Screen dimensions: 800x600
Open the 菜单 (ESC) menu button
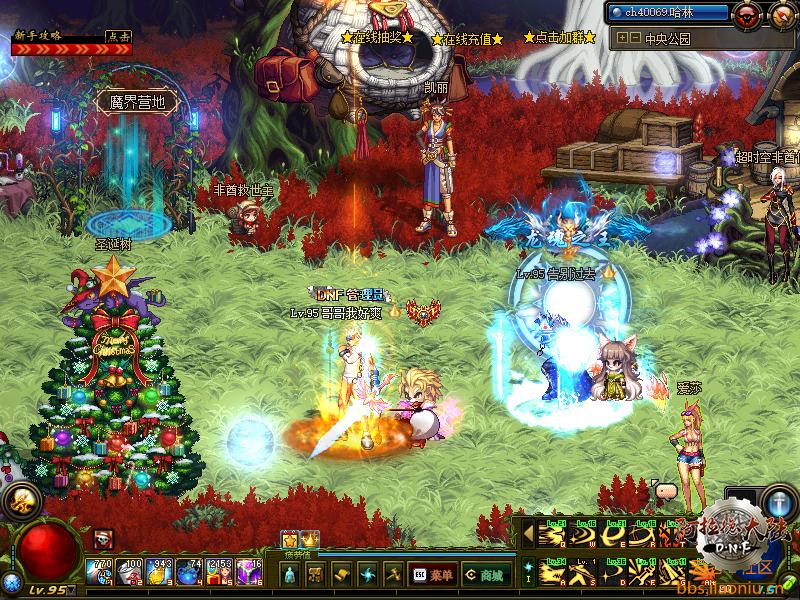[433, 575]
